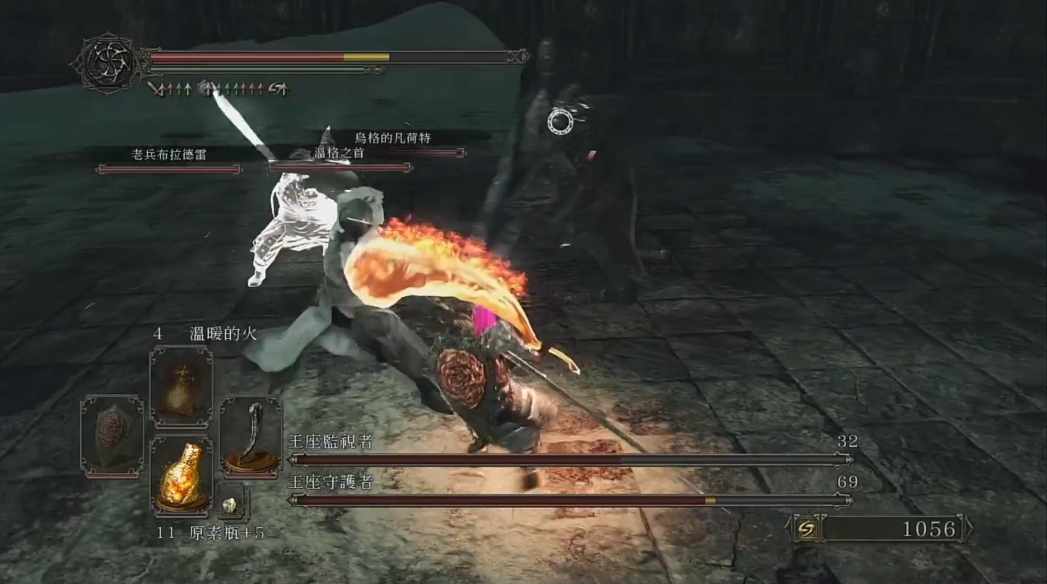Click the covenant emblem beside the health bar
Viewport: 1047px width, 584px height.
pyautogui.click(x=108, y=64)
